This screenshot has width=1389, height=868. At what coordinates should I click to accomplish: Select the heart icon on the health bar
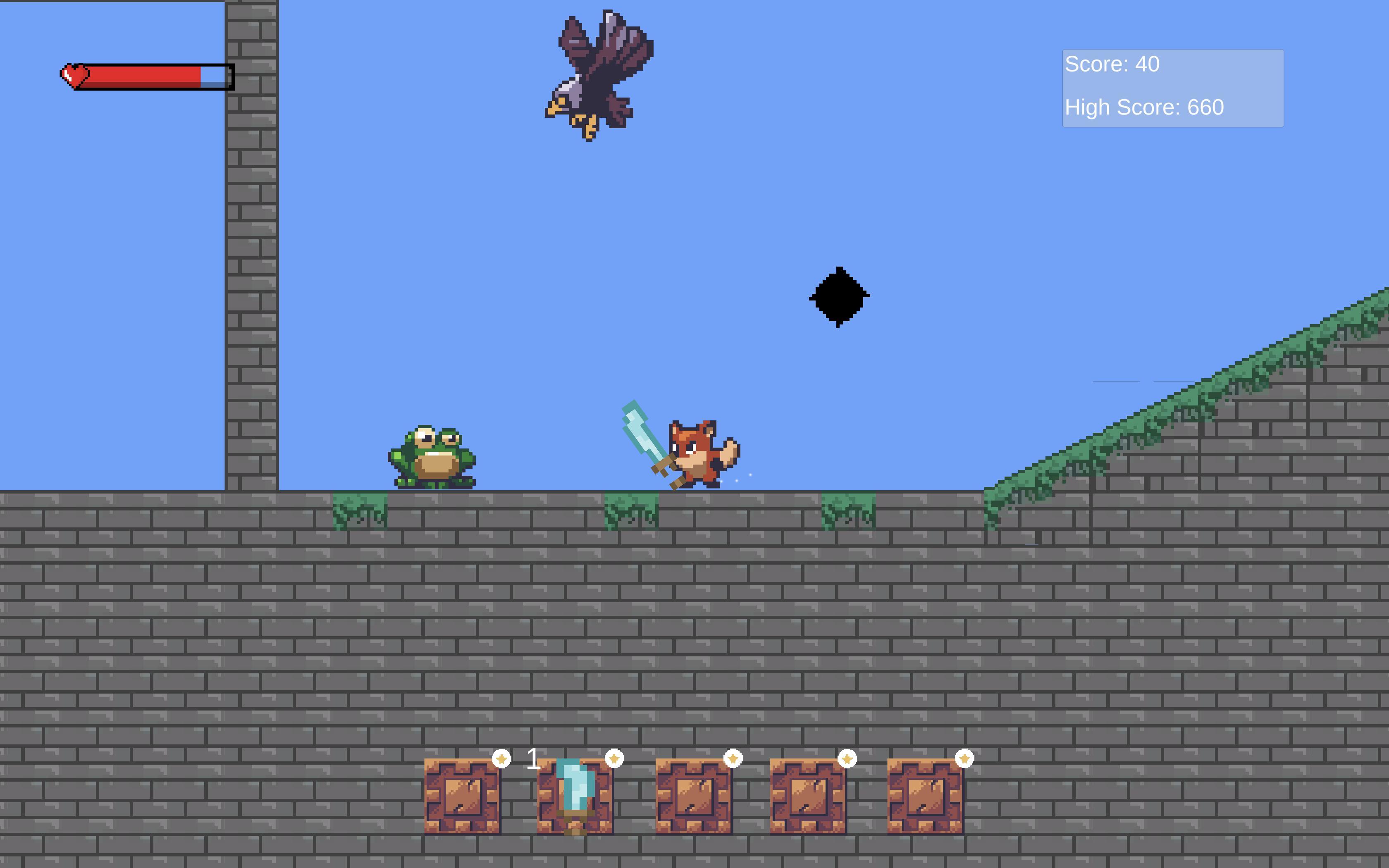tap(74, 75)
